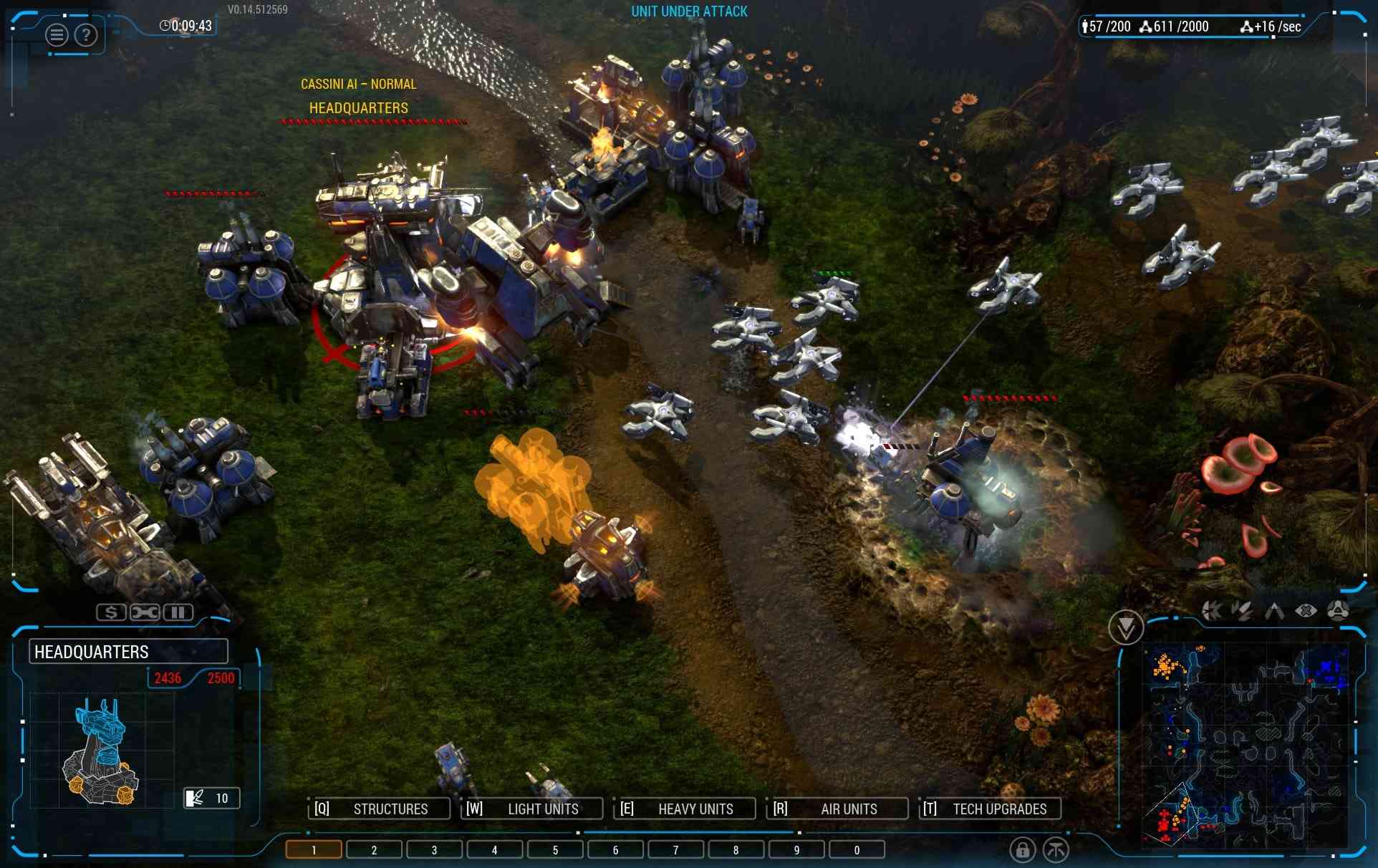Show the Tech Upgrades tab

[990, 809]
